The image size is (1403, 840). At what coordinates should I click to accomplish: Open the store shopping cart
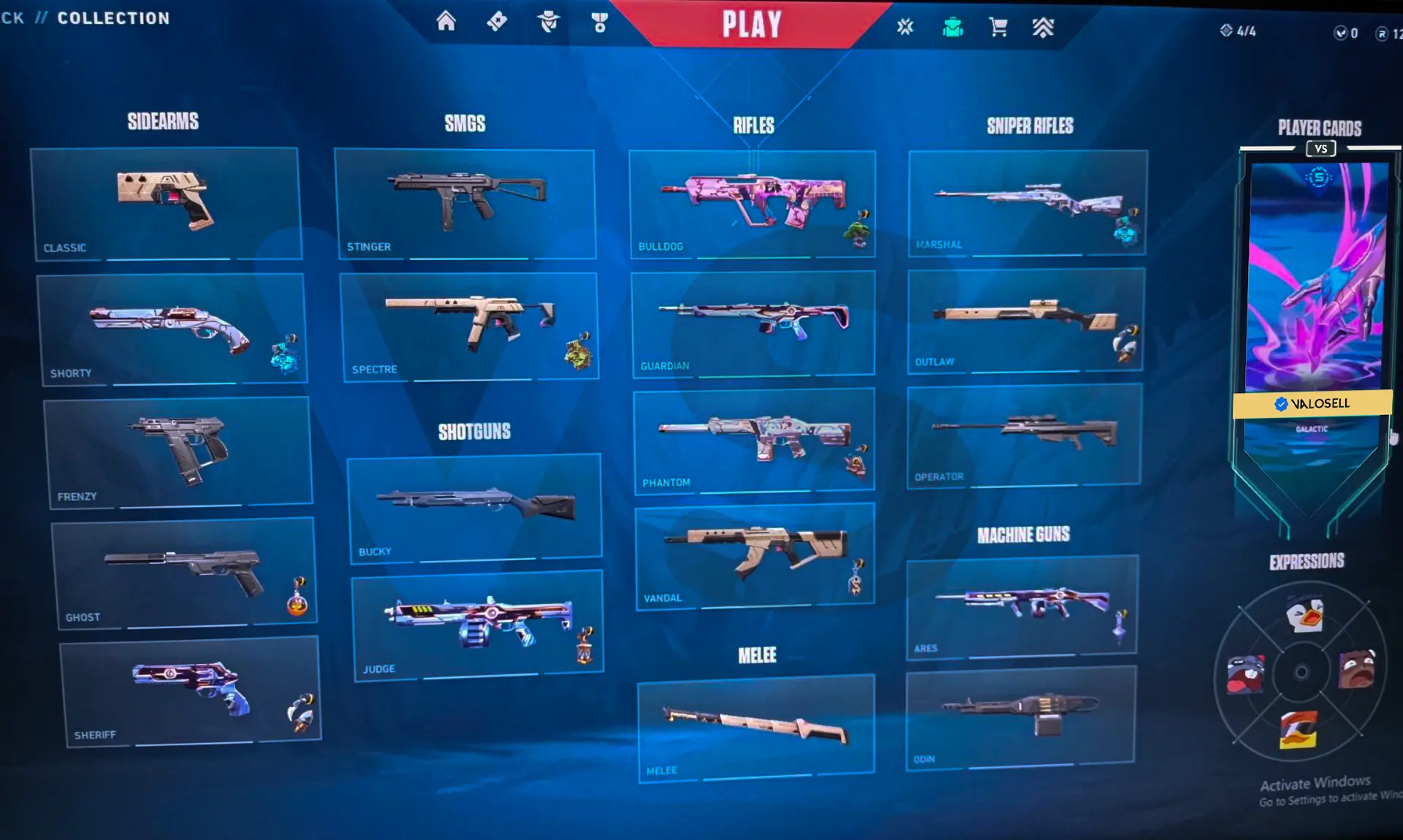pyautogui.click(x=998, y=28)
